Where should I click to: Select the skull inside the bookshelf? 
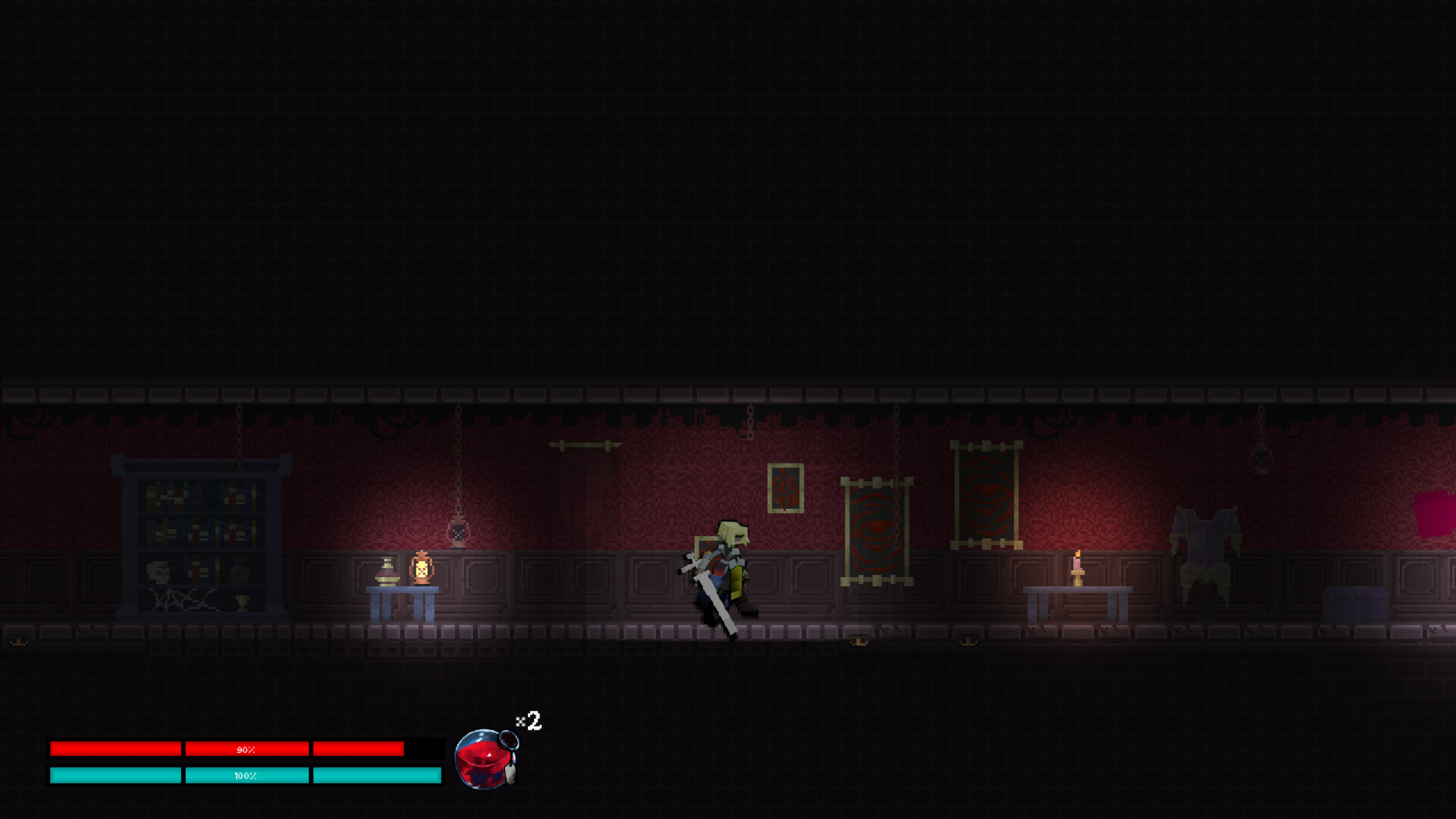[x=157, y=570]
